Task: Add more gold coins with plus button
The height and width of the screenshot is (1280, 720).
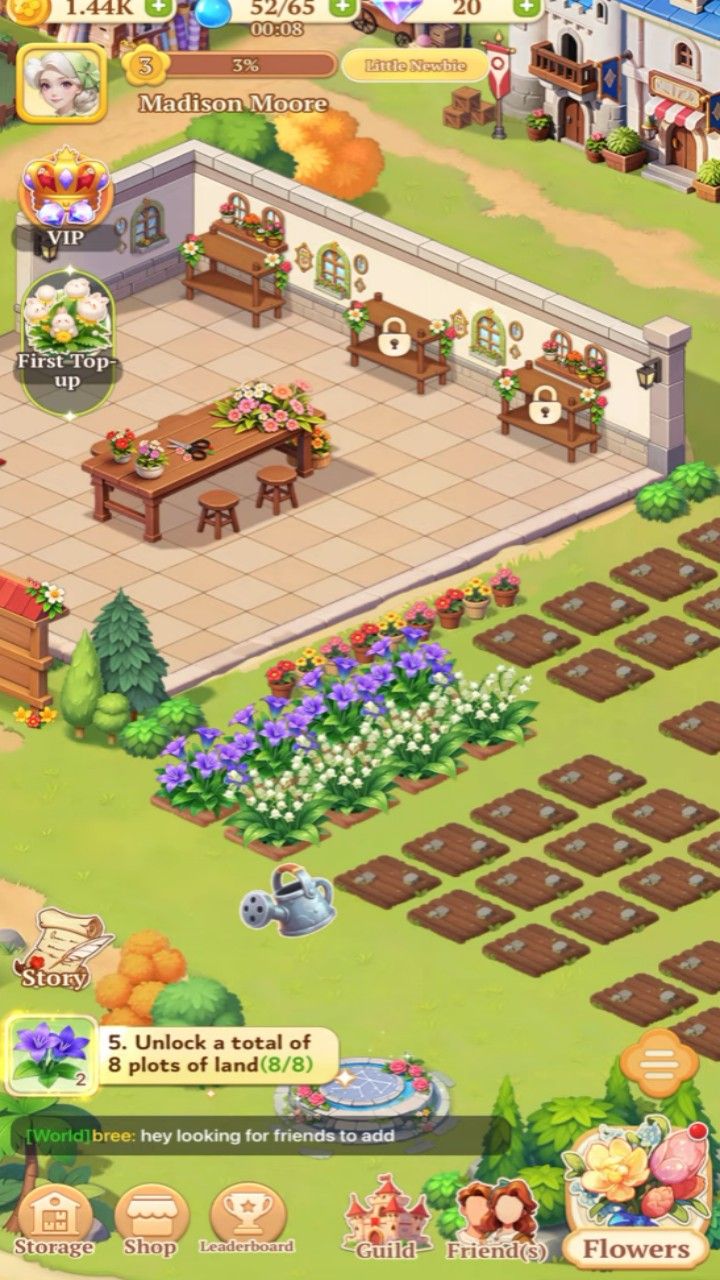Action: tap(157, 7)
